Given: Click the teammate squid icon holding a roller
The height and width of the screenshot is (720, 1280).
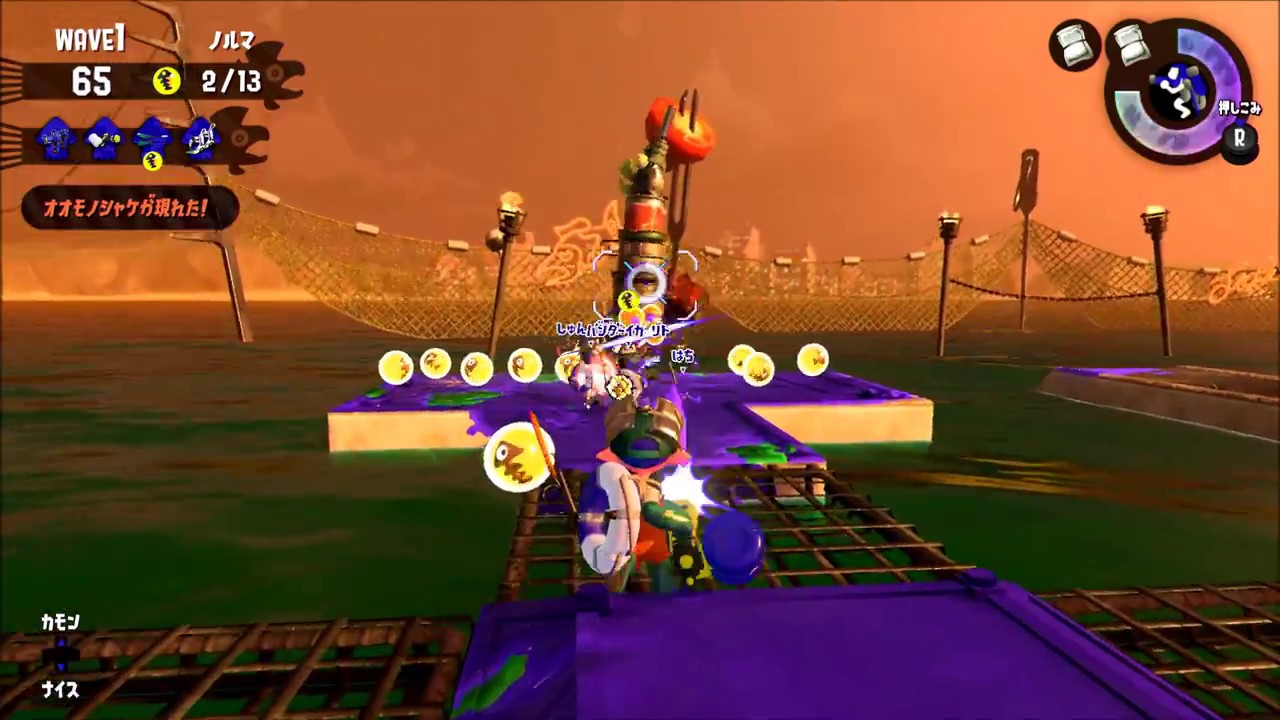Looking at the screenshot, I should [x=104, y=139].
